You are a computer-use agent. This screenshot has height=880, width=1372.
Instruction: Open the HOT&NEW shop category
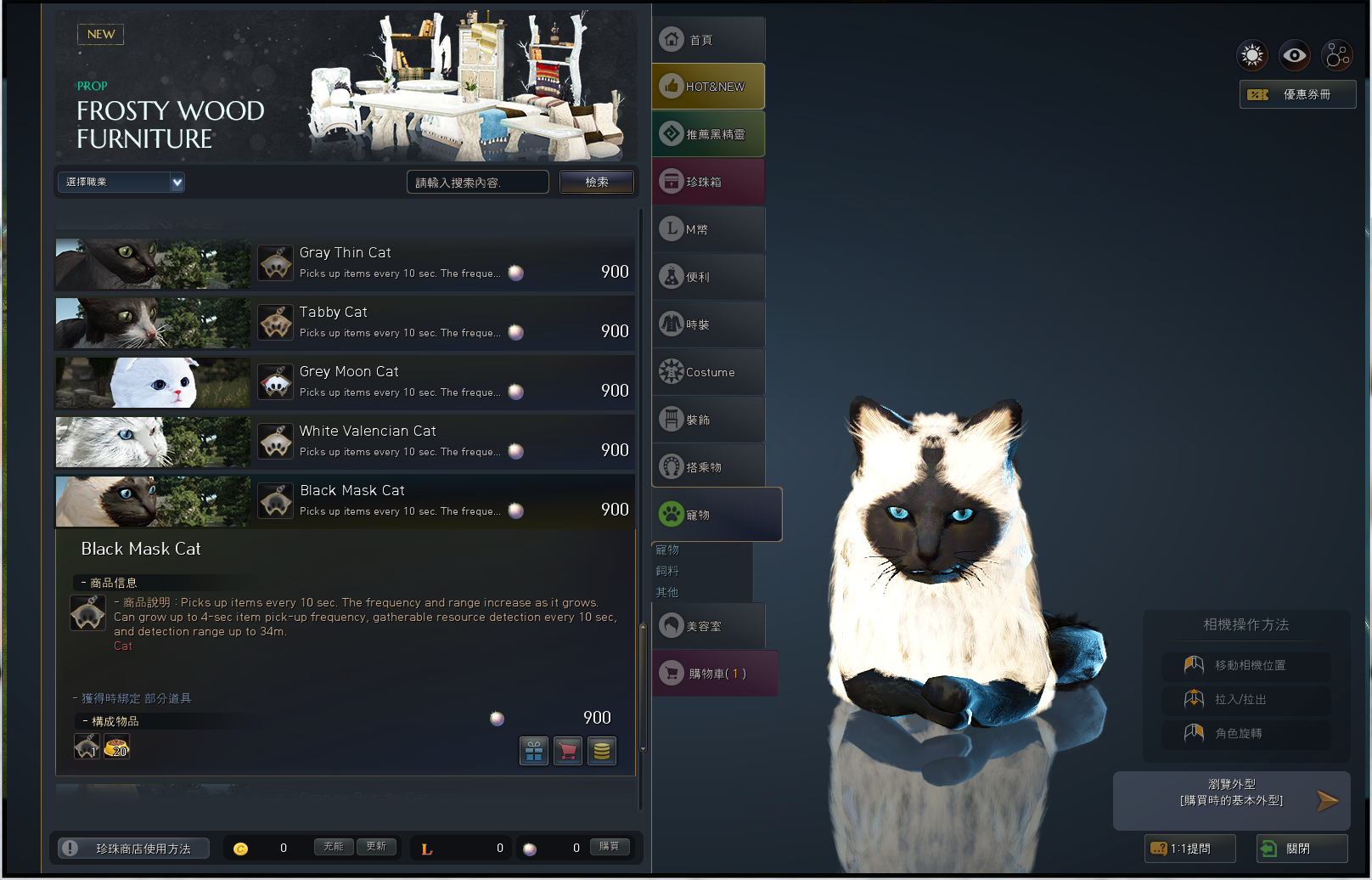[709, 87]
